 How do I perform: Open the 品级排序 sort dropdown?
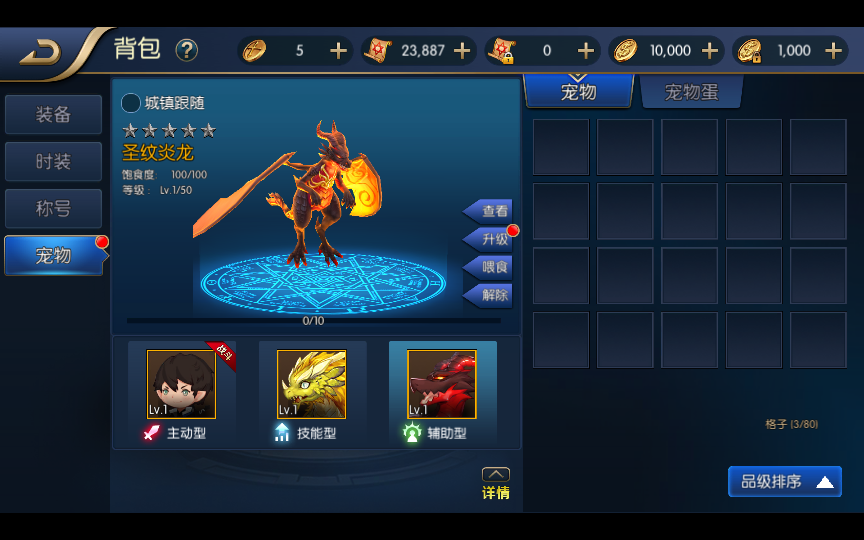(785, 482)
